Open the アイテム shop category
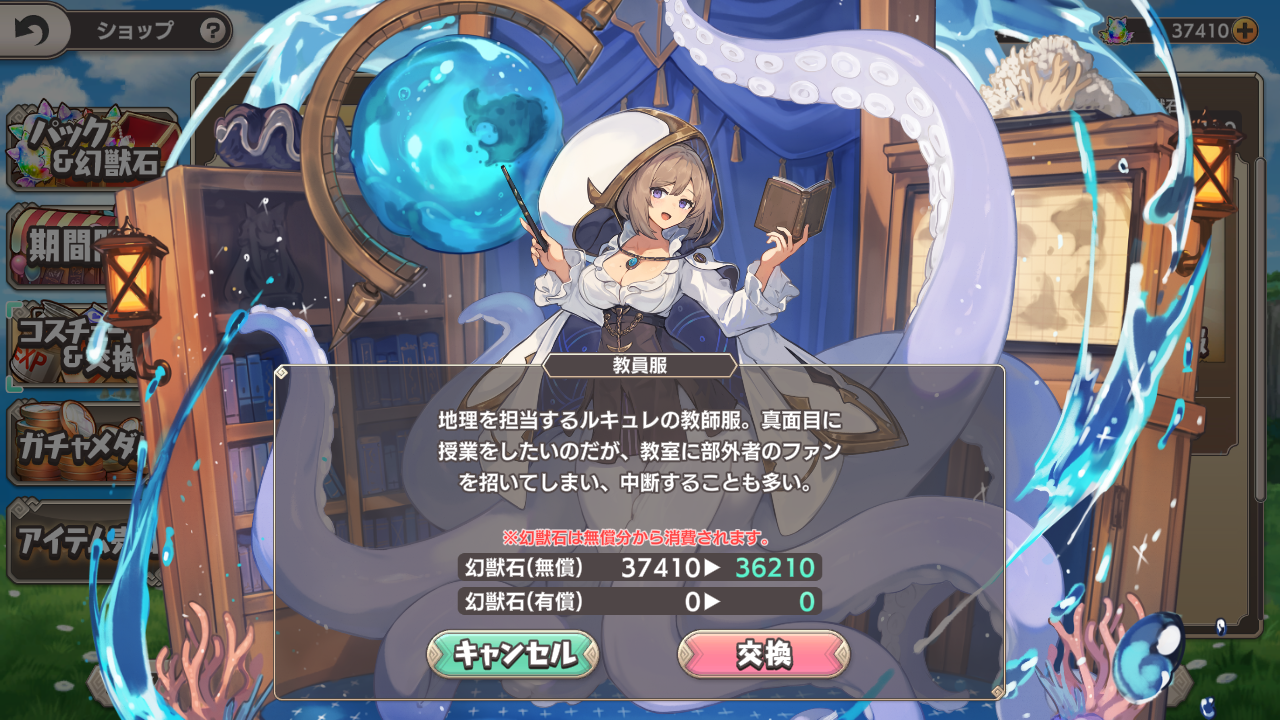This screenshot has width=1280, height=720. click(x=70, y=540)
